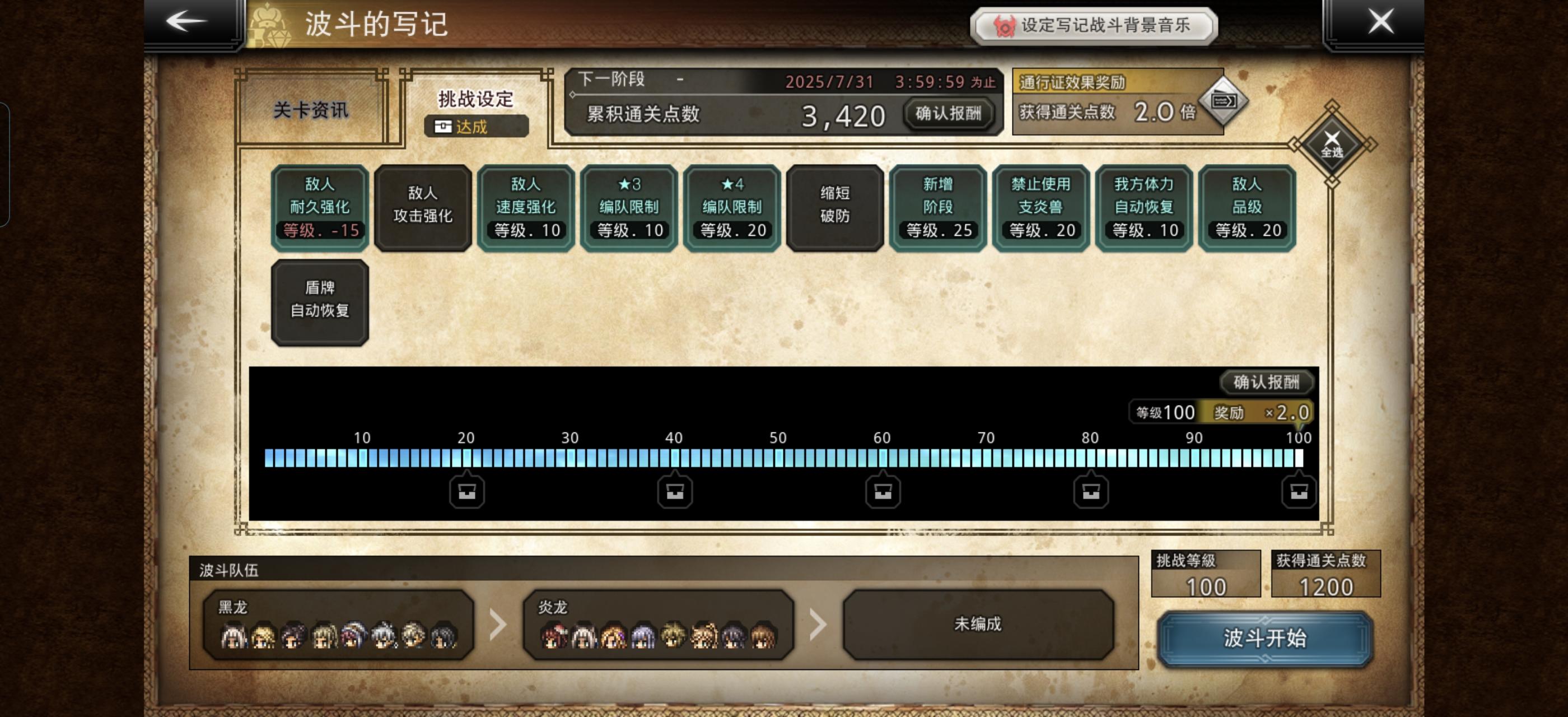Click 设定写记战斗背景音乐 at the top

(1096, 26)
